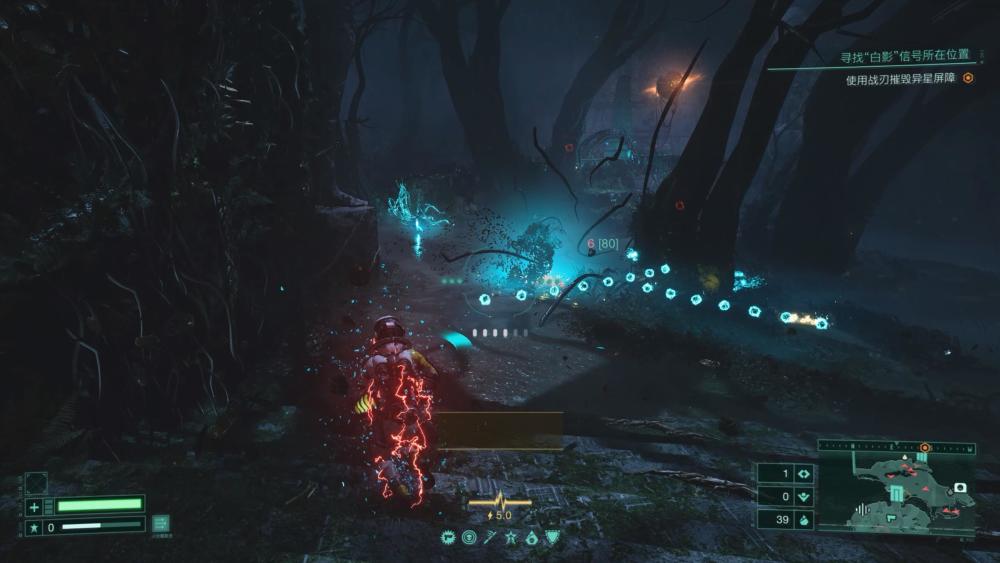Click the droplet status icon in the bottom row
The height and width of the screenshot is (563, 1000).
click(531, 538)
